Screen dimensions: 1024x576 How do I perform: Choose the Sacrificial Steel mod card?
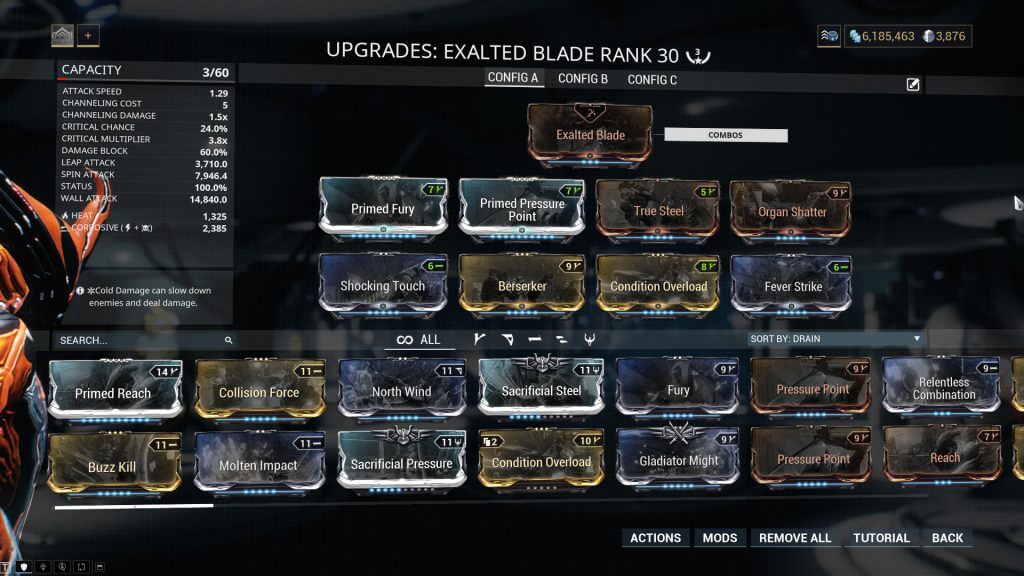[x=541, y=390]
